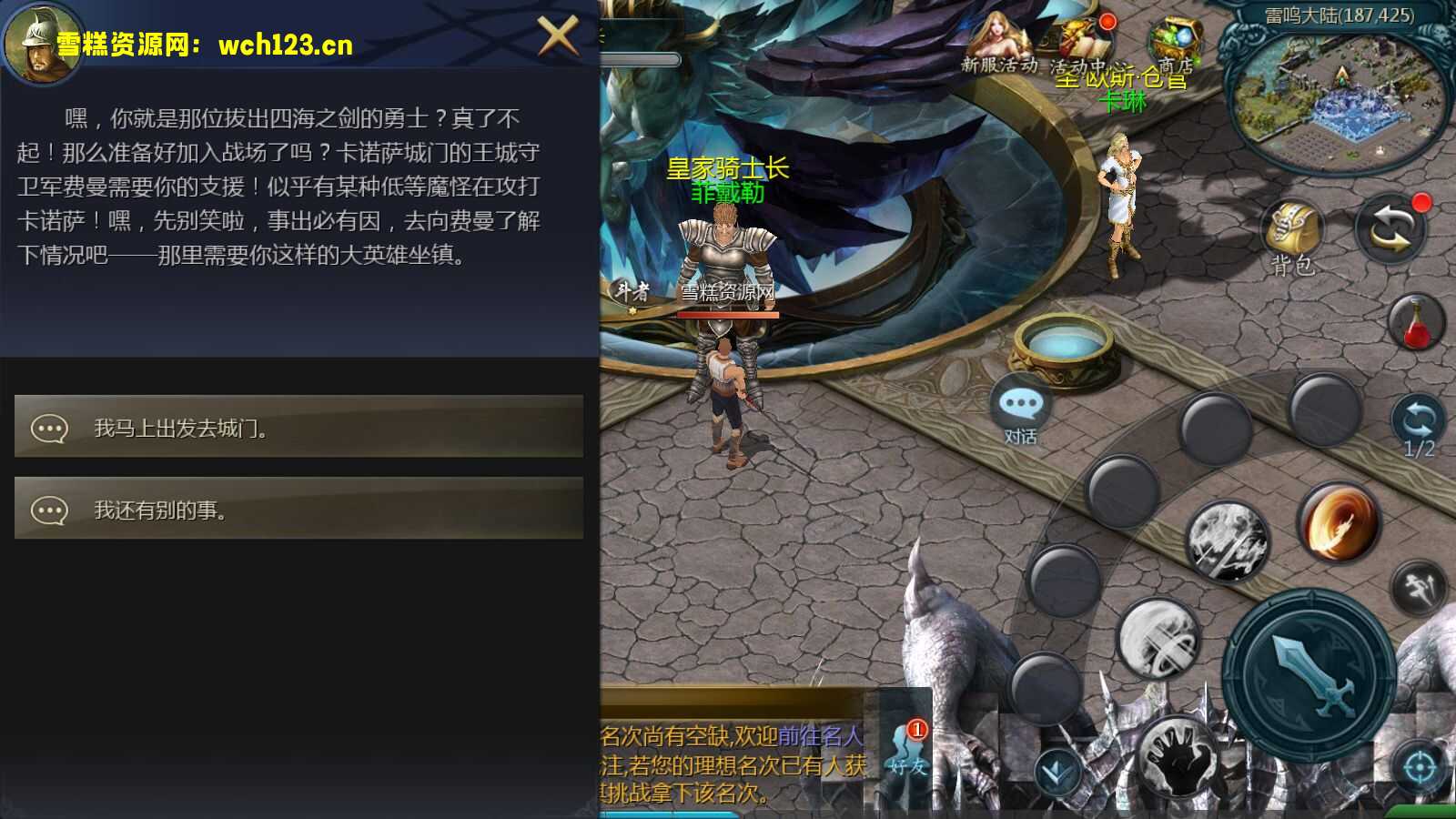Select 皇家骑士长 菲戴勒 character name

coord(728,179)
